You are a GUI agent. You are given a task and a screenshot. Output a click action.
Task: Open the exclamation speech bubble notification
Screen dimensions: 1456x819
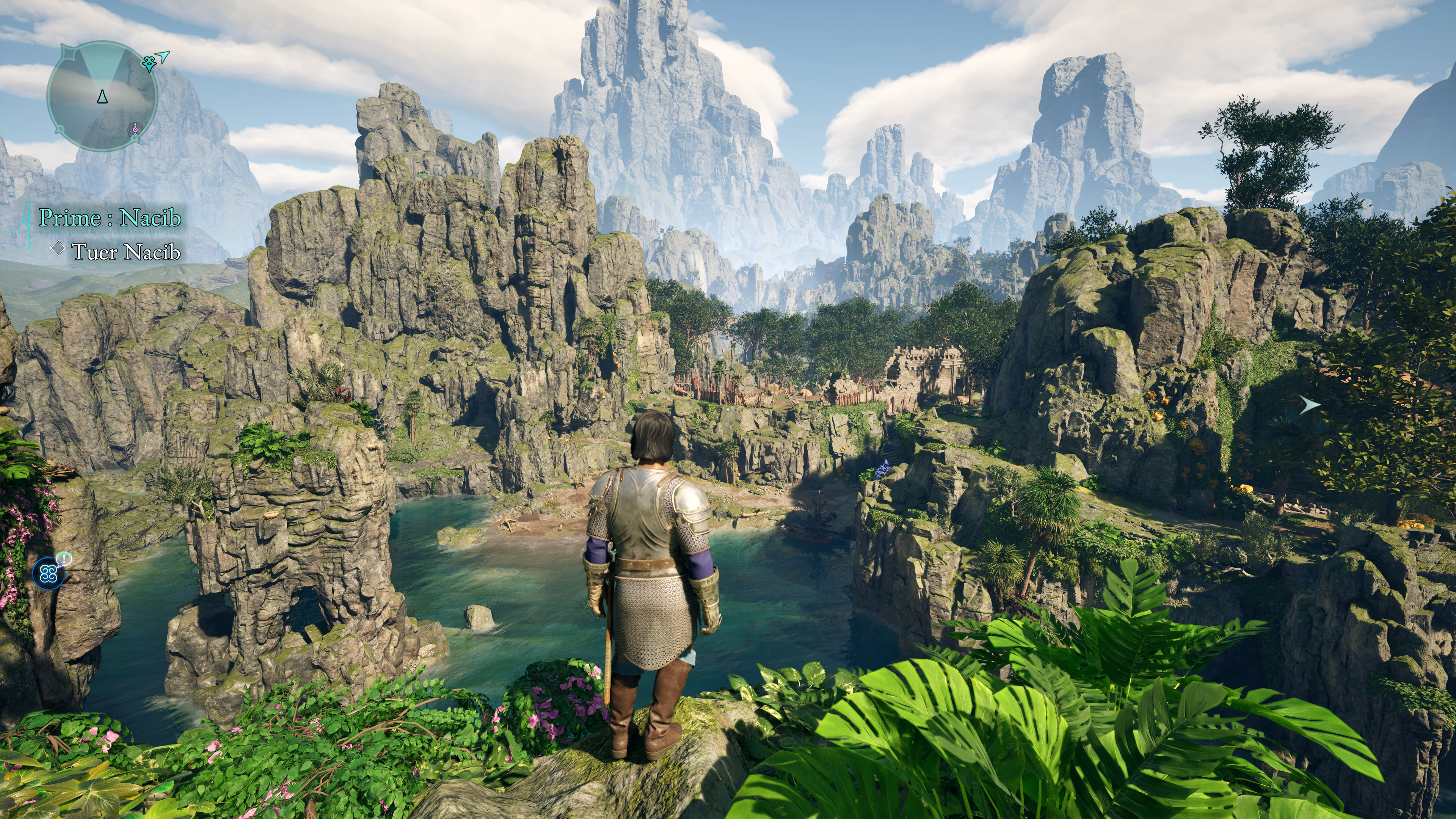pos(65,559)
